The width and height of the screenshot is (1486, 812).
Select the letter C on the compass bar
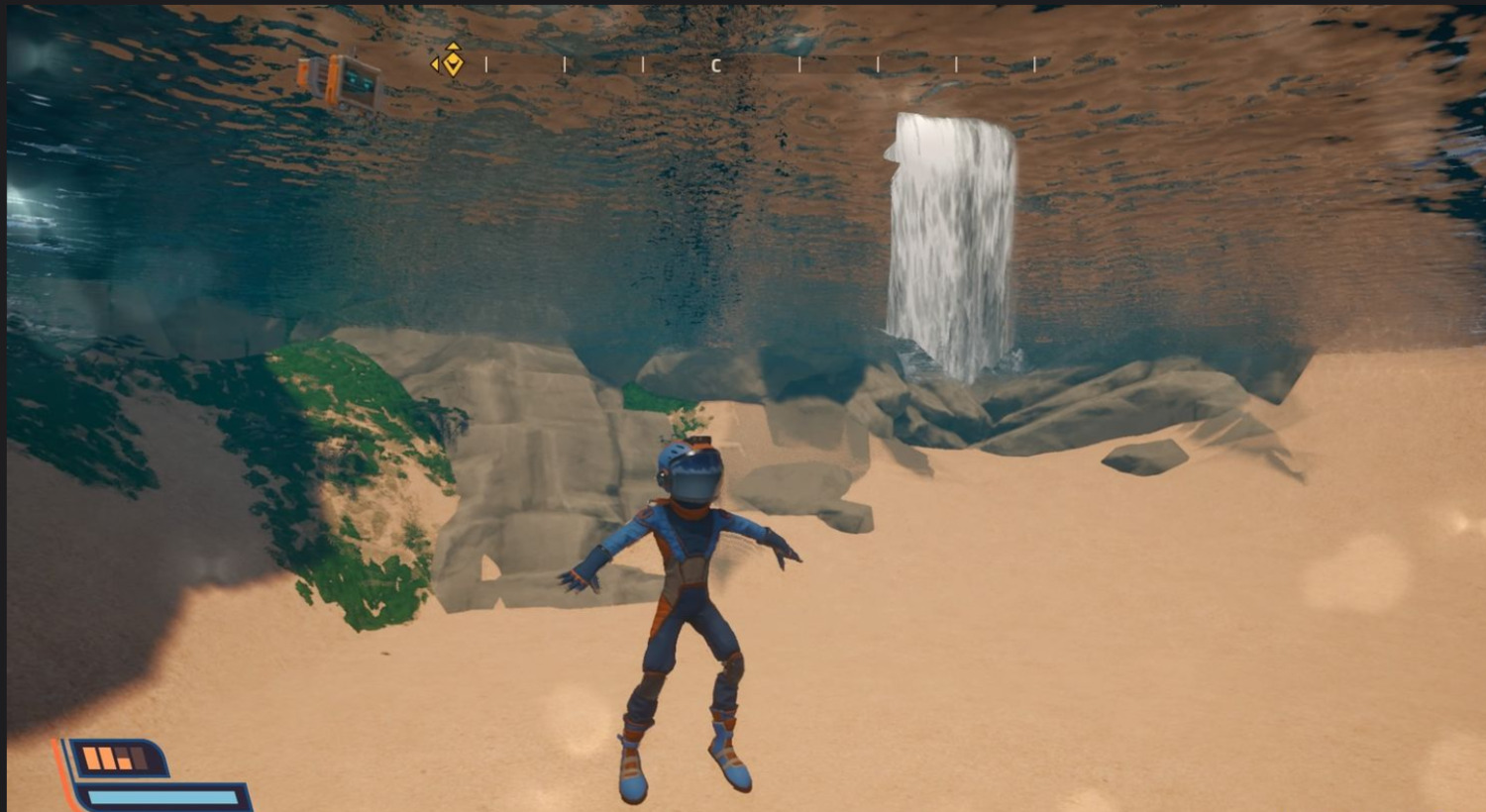click(x=715, y=65)
